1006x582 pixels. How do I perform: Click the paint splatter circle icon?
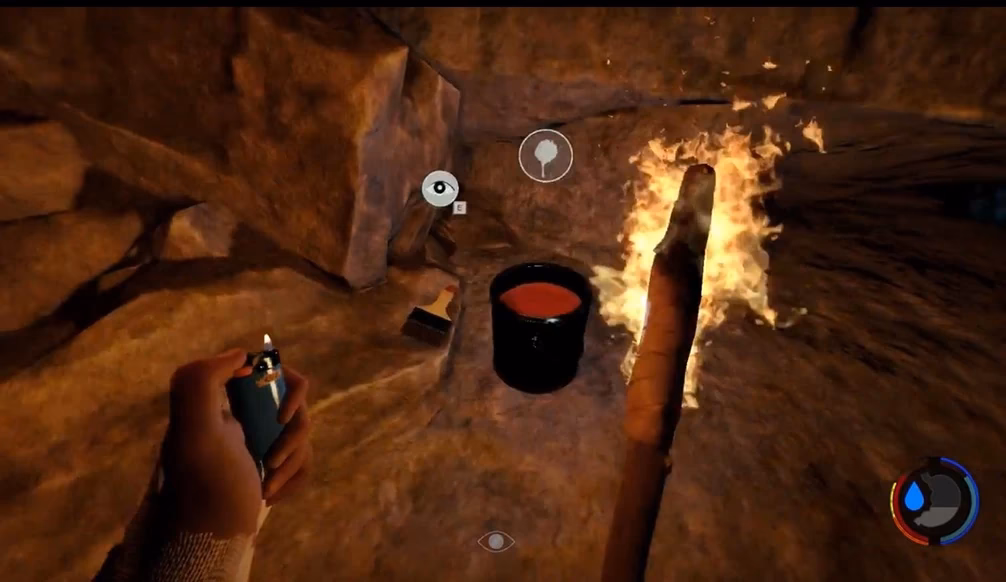tap(545, 156)
